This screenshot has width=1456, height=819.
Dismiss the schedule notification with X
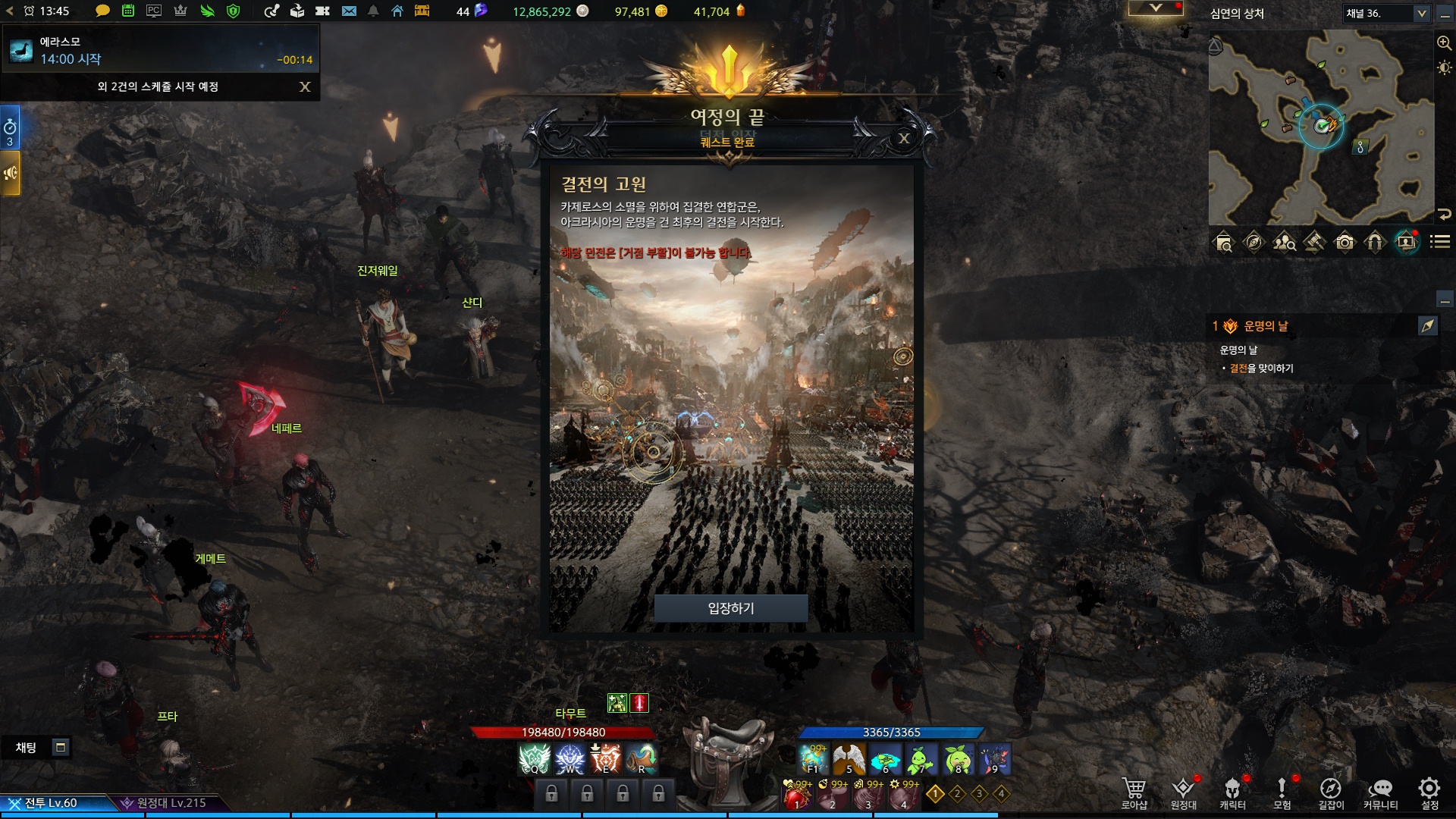305,86
